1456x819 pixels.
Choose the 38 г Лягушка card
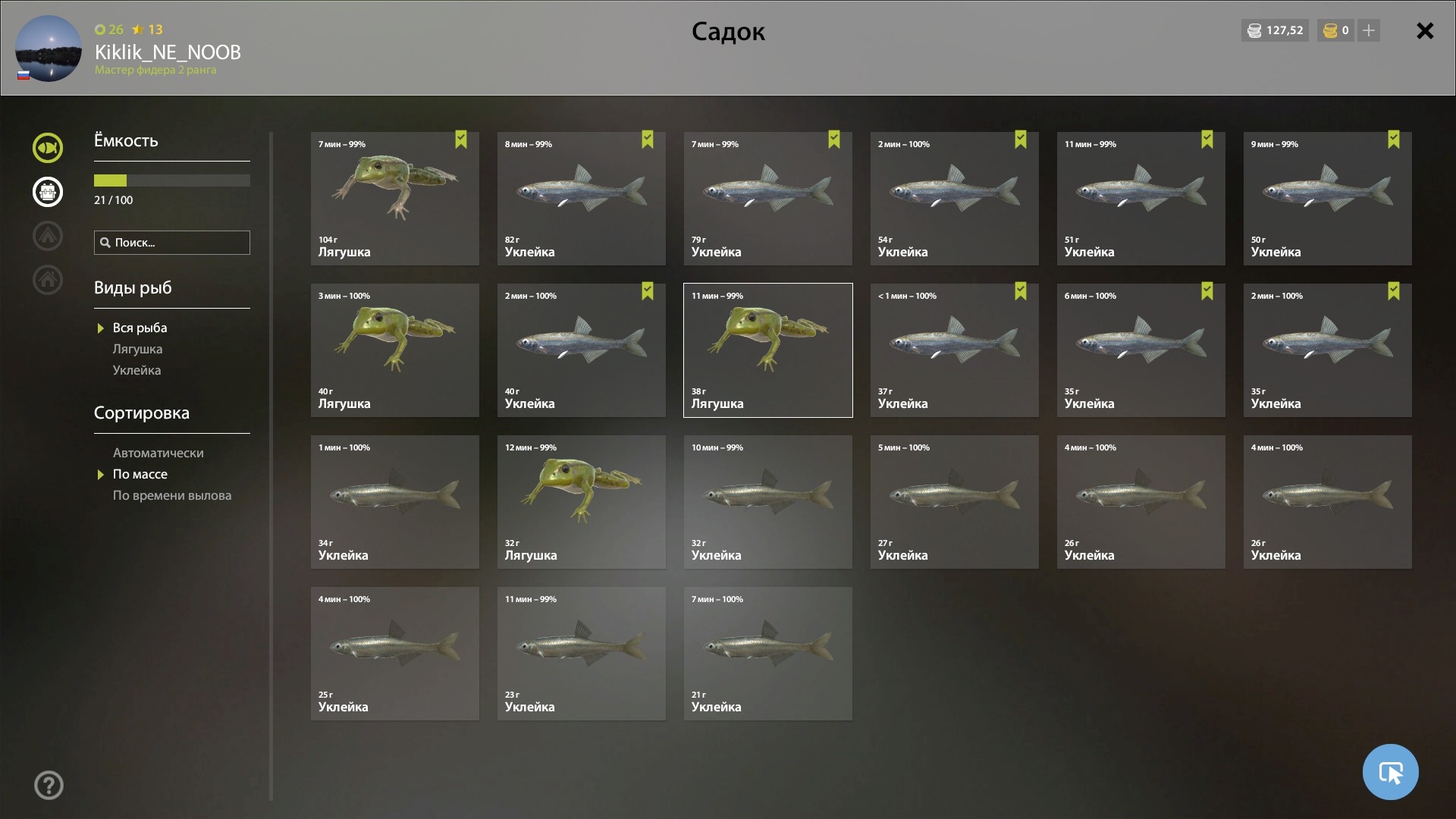coord(767,350)
